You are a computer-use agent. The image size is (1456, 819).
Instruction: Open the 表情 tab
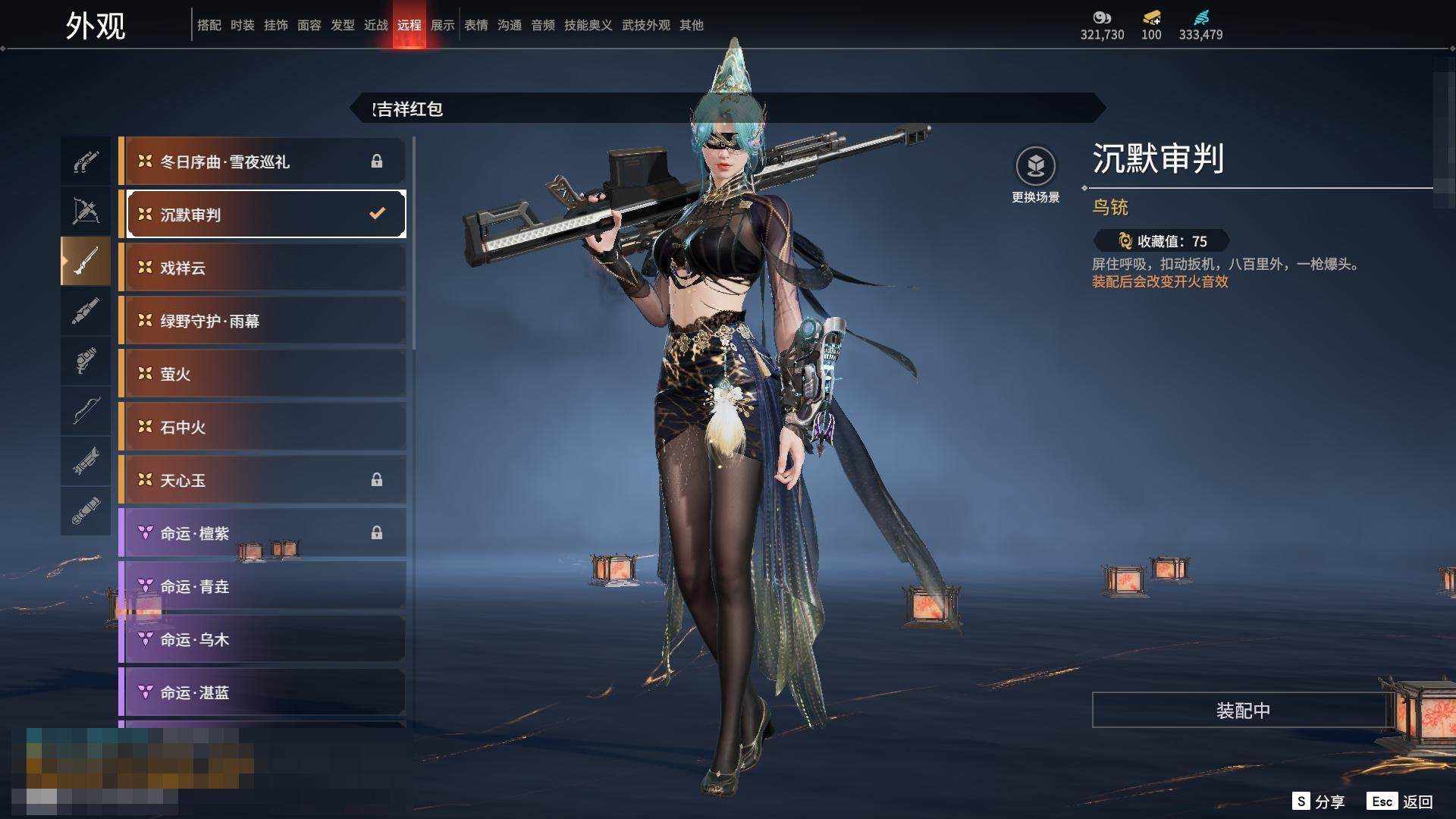pyautogui.click(x=476, y=25)
